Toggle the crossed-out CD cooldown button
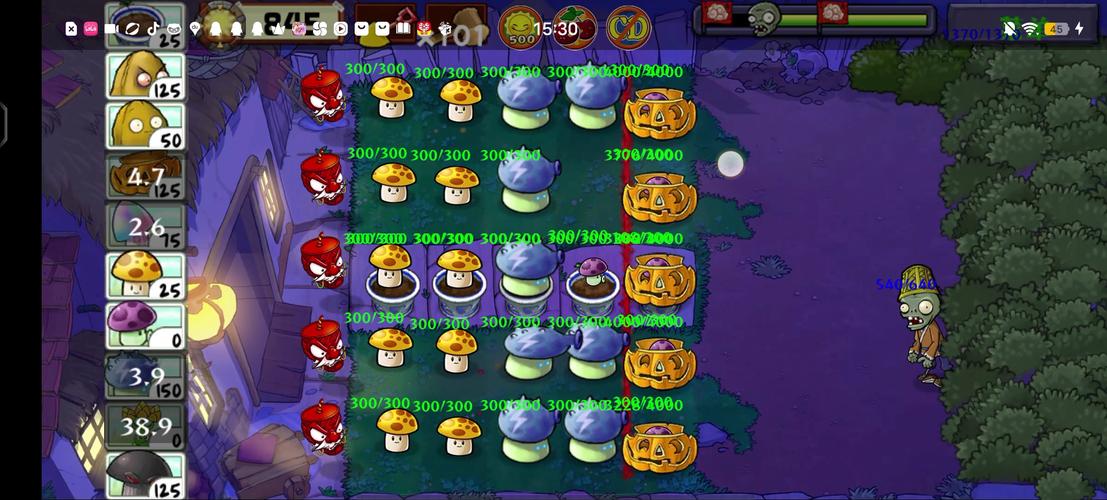 (x=628, y=27)
